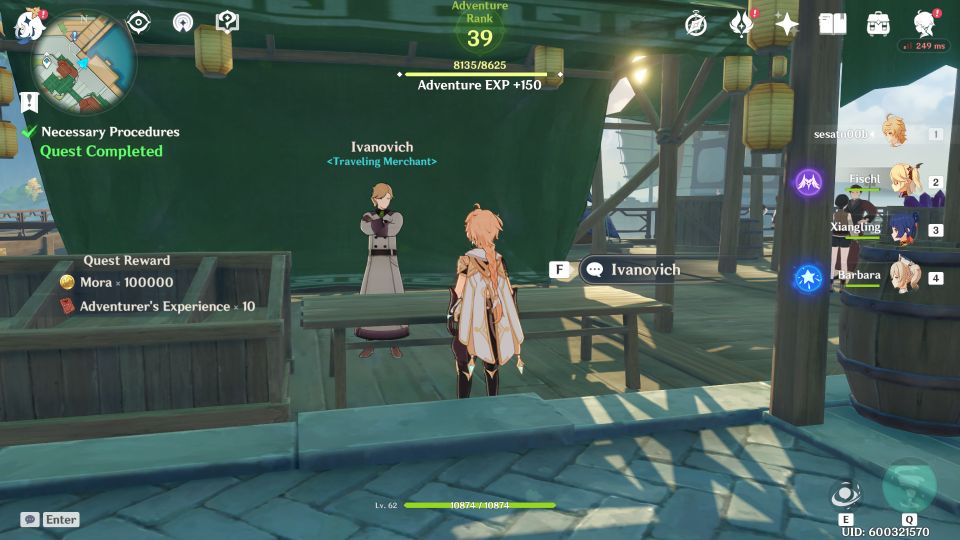
Task: Switch to Barbara in party list
Action: [x=903, y=277]
